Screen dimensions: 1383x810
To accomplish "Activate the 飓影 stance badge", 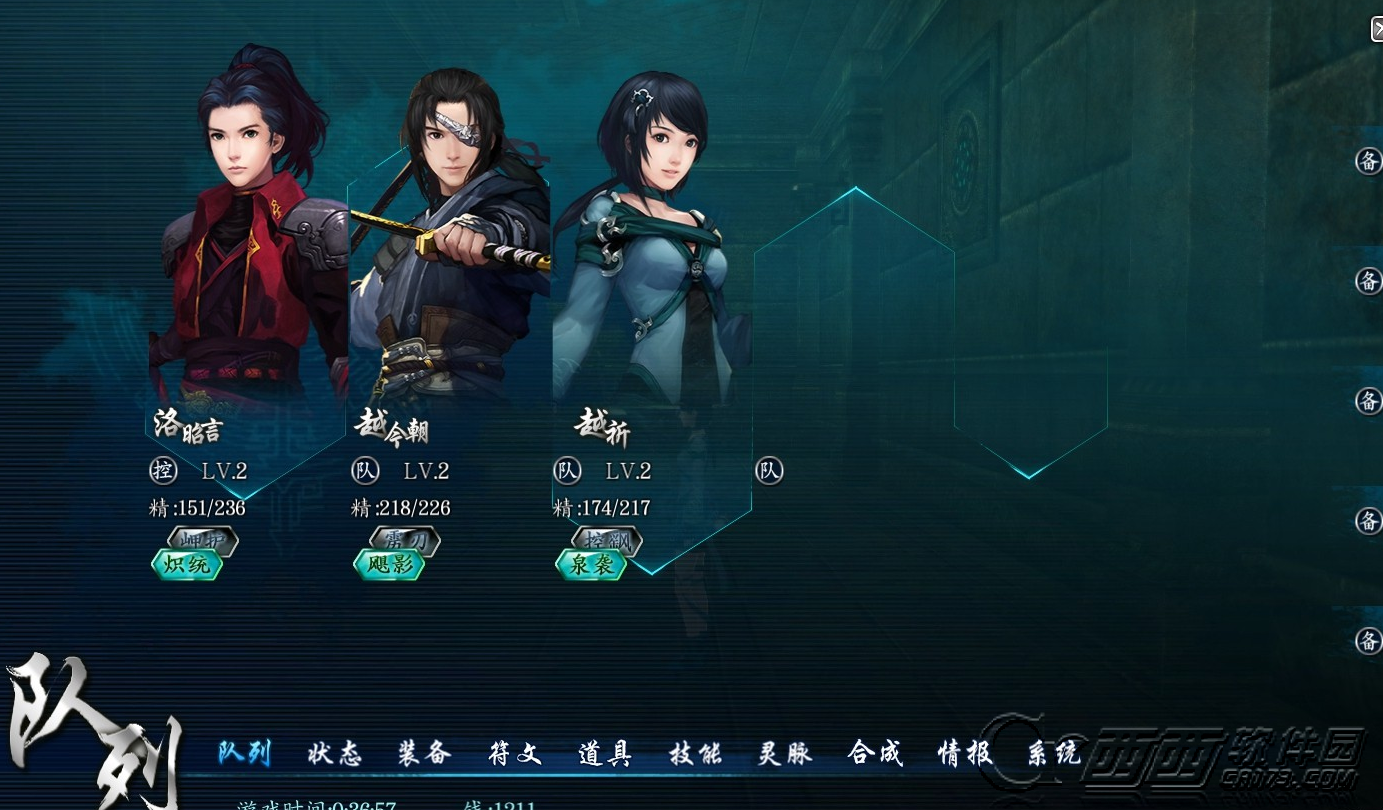I will click(389, 565).
